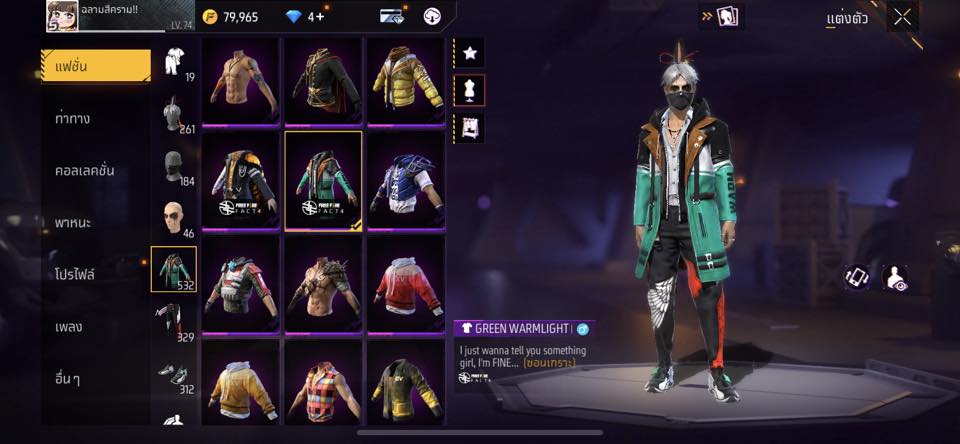Open the star favorites filter
960x444 pixels.
point(469,51)
